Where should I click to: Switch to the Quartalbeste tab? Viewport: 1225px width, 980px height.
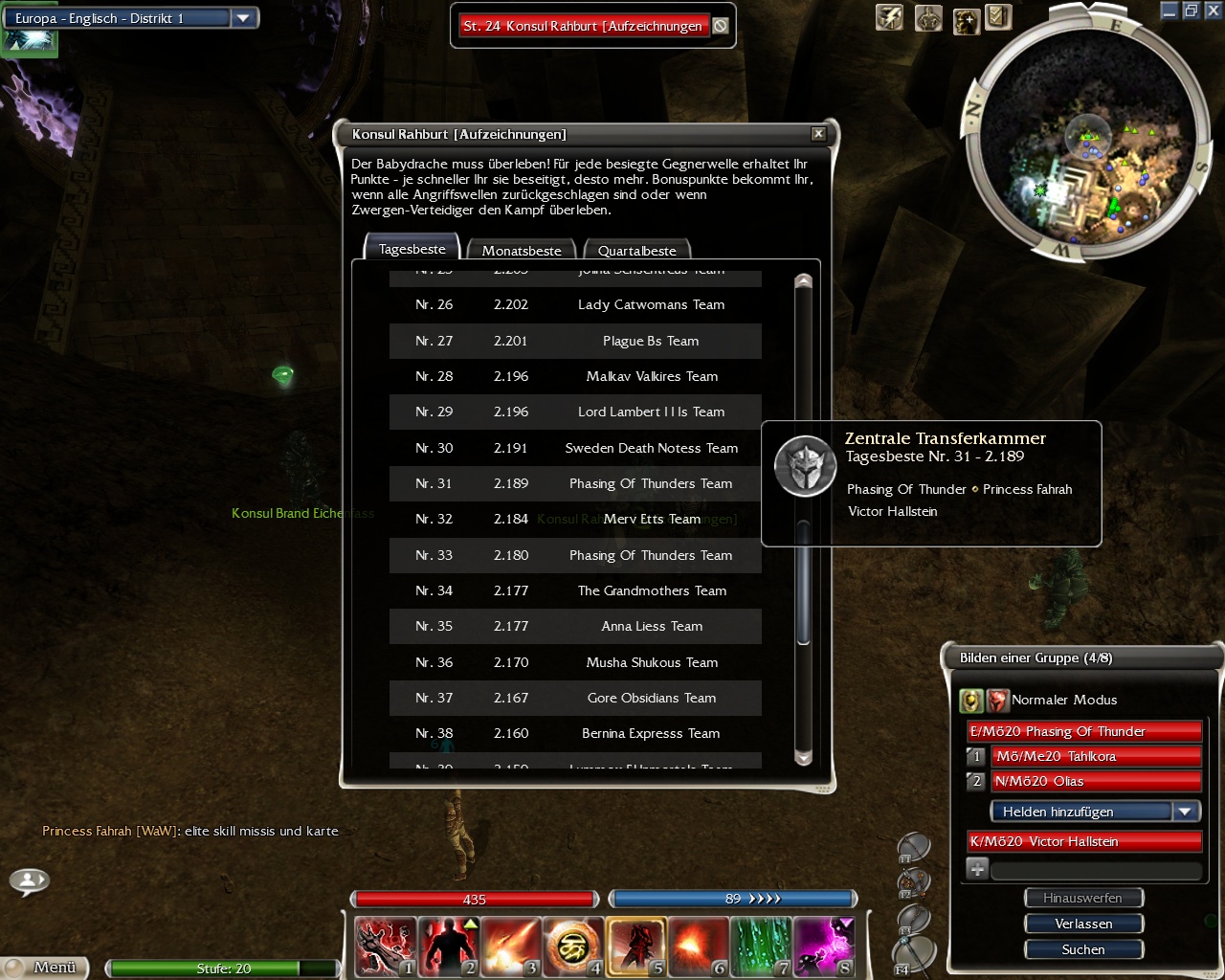pos(636,251)
